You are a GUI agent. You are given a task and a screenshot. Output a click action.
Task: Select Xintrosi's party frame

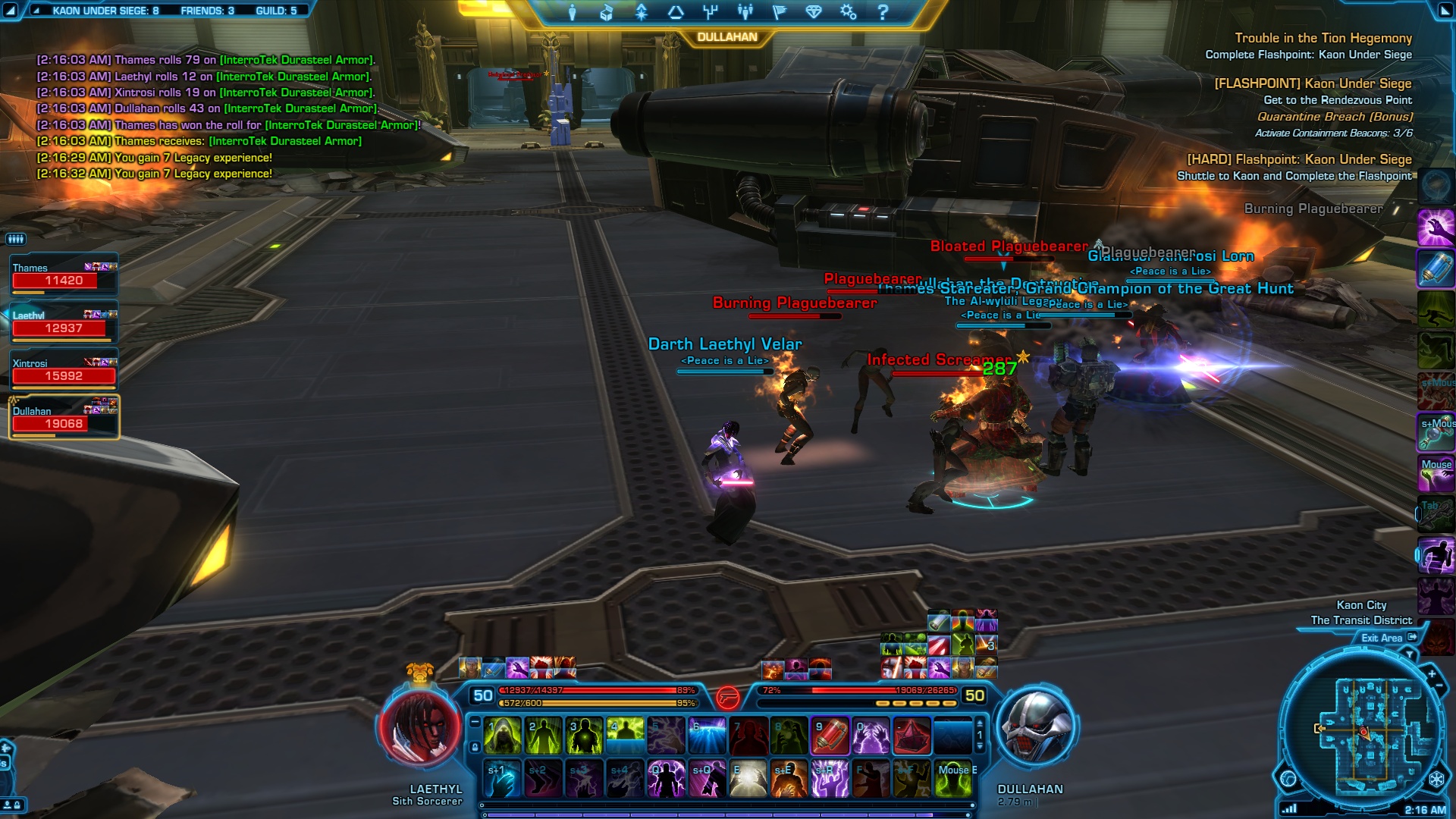coord(64,370)
